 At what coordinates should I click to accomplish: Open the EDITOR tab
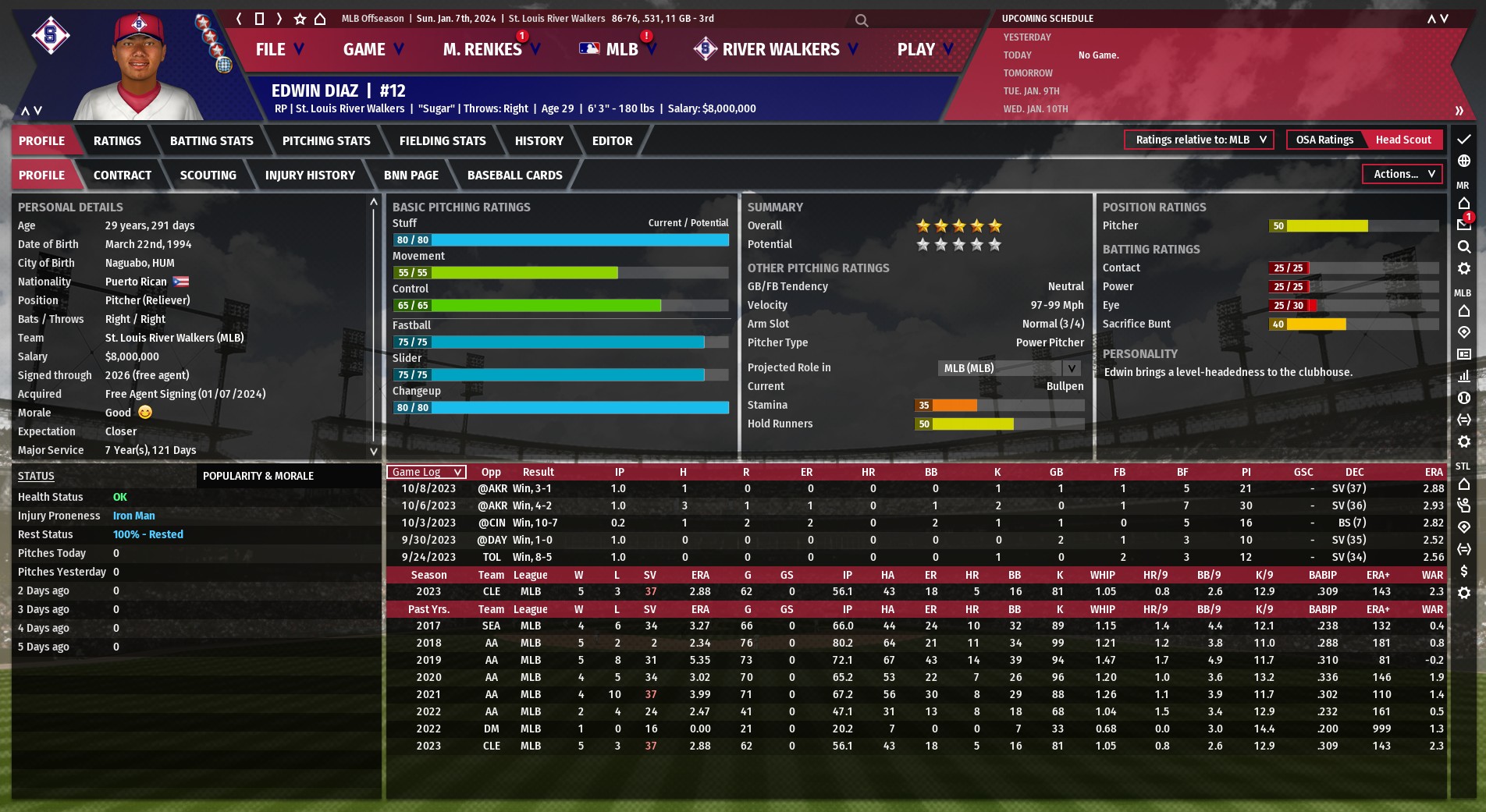point(612,141)
